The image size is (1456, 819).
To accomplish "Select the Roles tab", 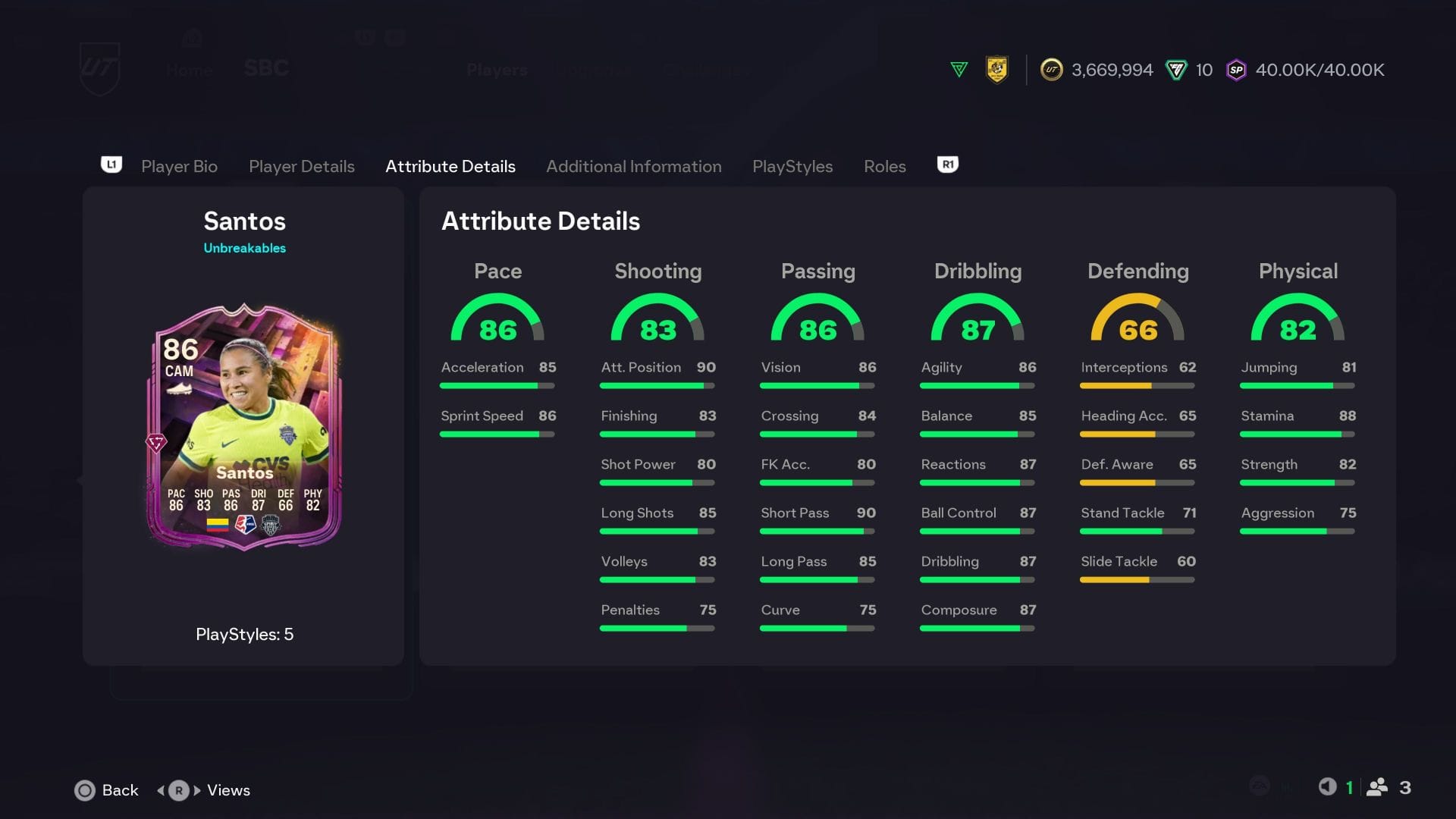I will (884, 166).
